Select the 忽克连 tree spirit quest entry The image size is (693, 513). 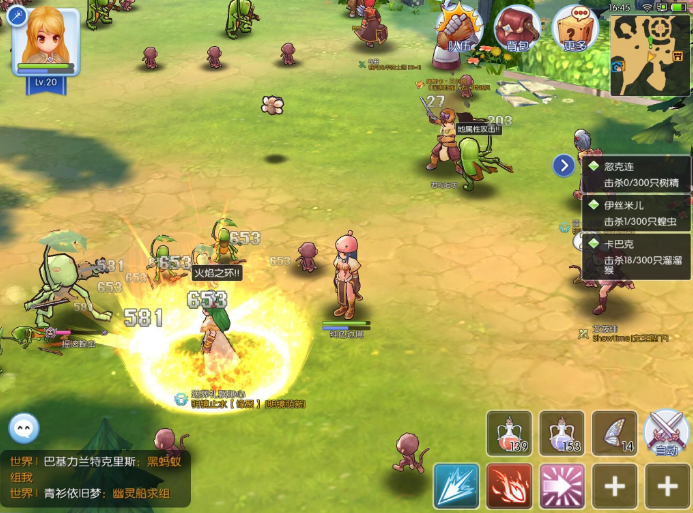(x=637, y=174)
